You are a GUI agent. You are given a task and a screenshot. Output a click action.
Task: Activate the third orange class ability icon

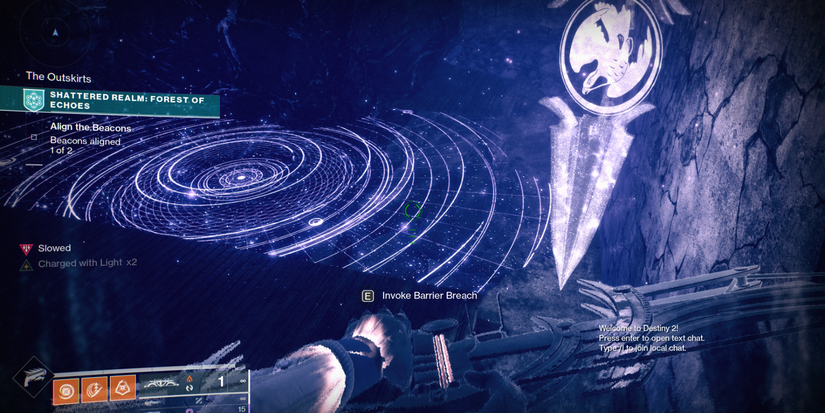(x=124, y=383)
